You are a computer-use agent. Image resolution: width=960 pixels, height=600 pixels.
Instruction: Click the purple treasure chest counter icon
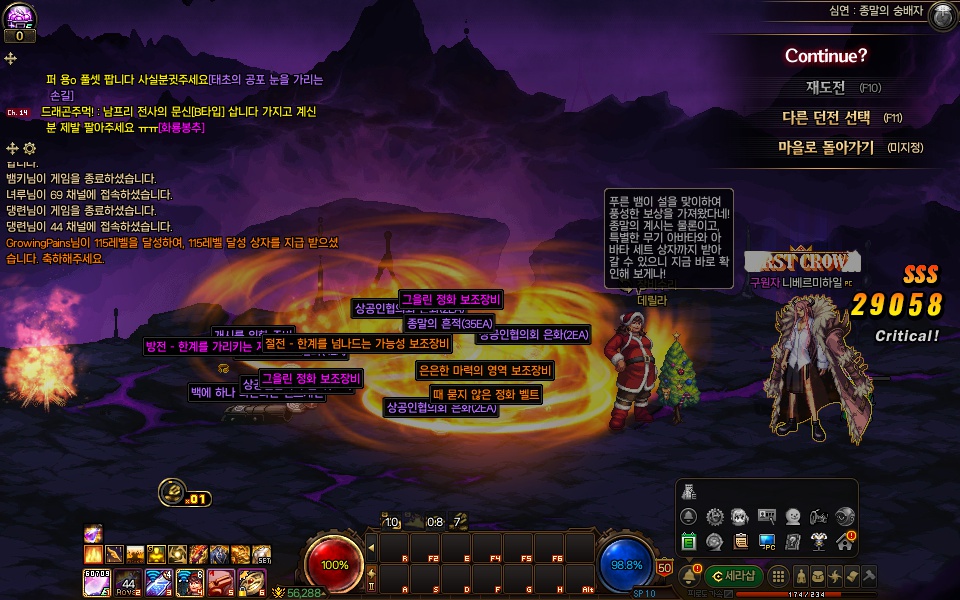click(20, 17)
